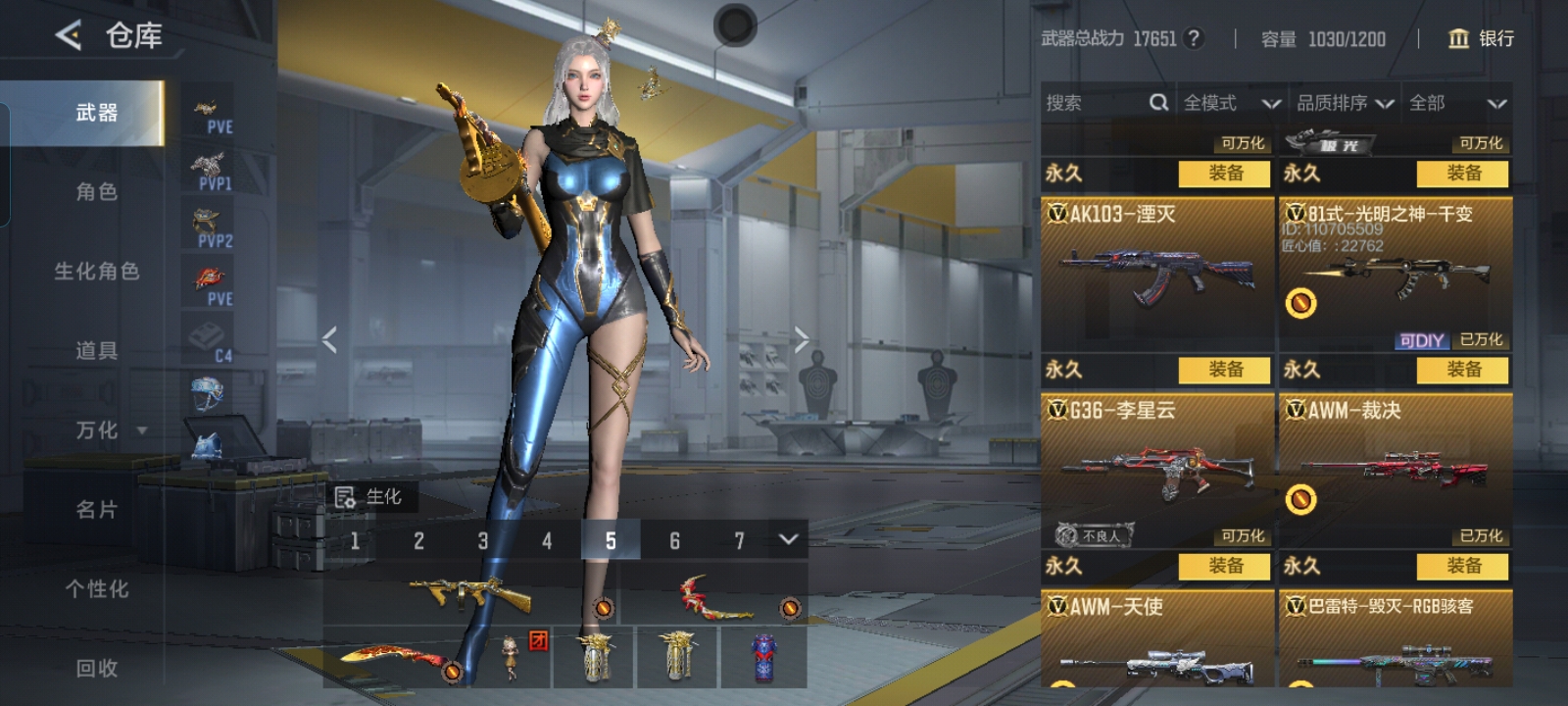
Task: Open the 银行 bank
Action: click(1481, 38)
